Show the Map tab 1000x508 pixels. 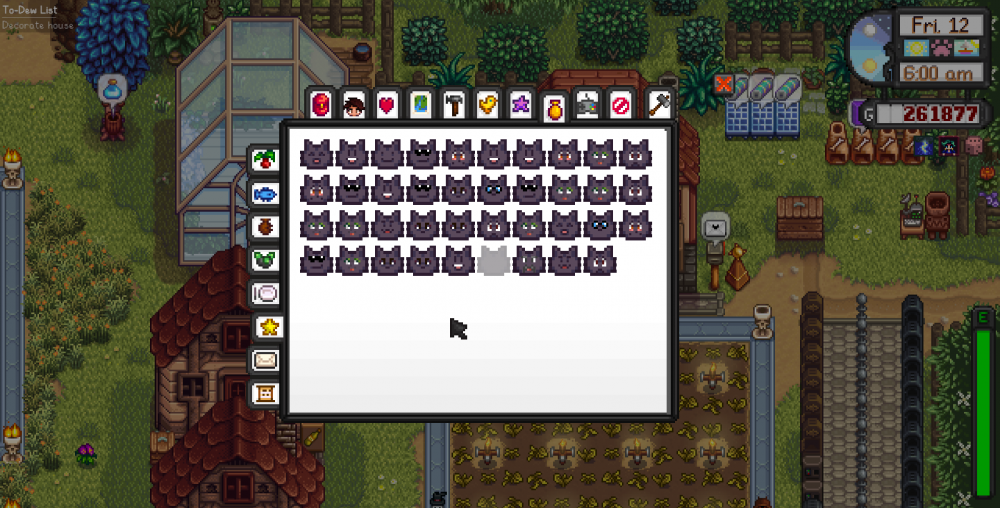(420, 104)
